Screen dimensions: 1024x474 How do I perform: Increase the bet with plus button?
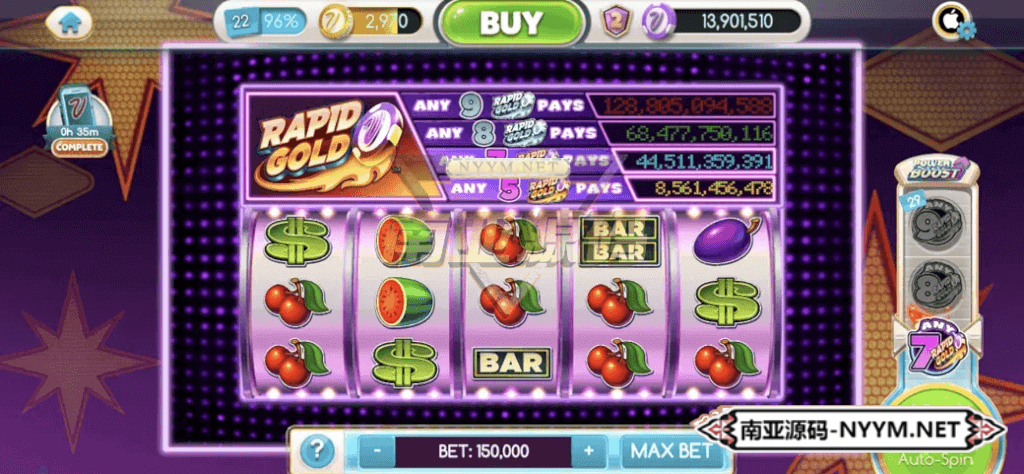[x=590, y=451]
